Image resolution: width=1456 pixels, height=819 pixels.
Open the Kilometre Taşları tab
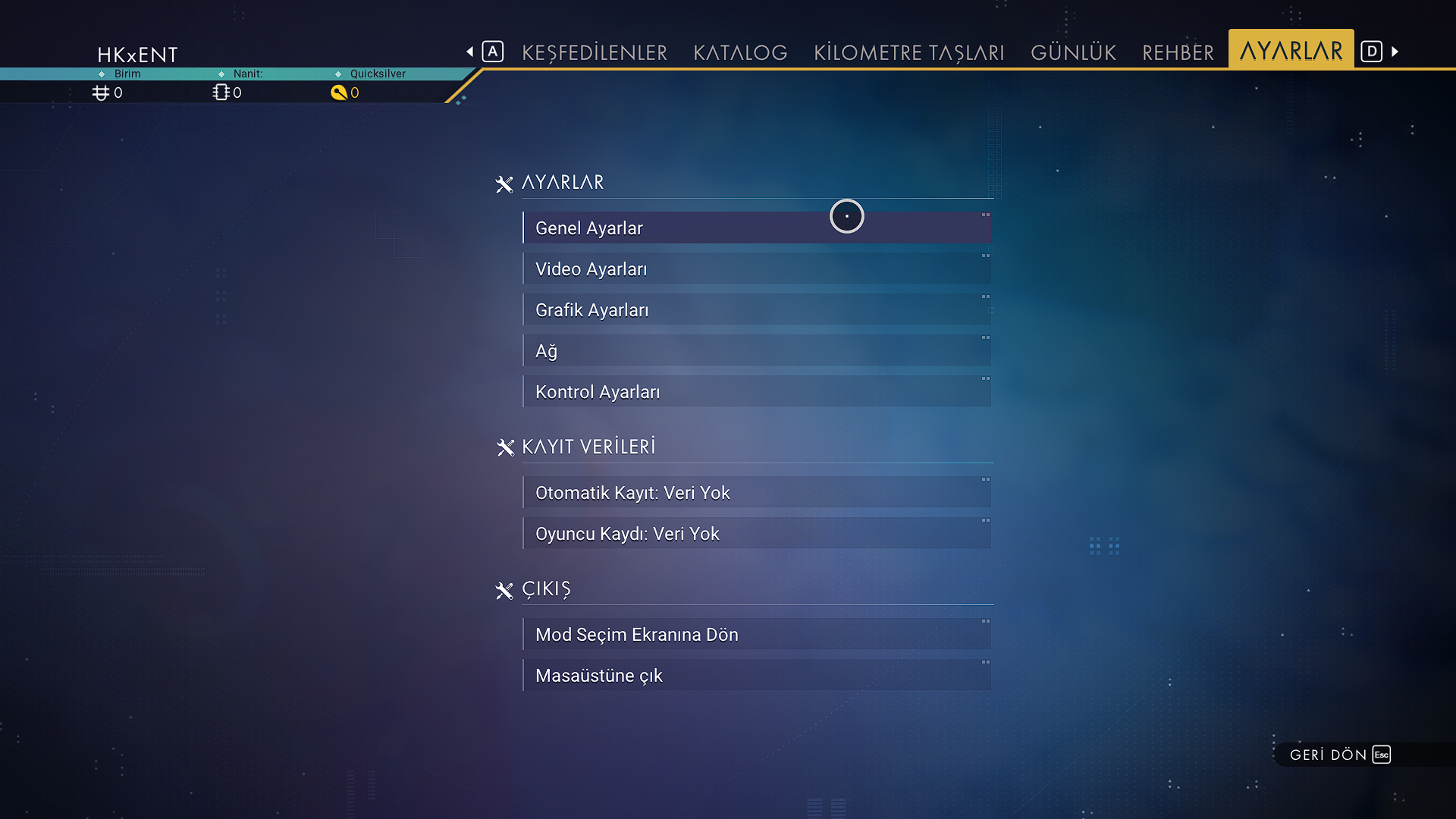click(908, 52)
